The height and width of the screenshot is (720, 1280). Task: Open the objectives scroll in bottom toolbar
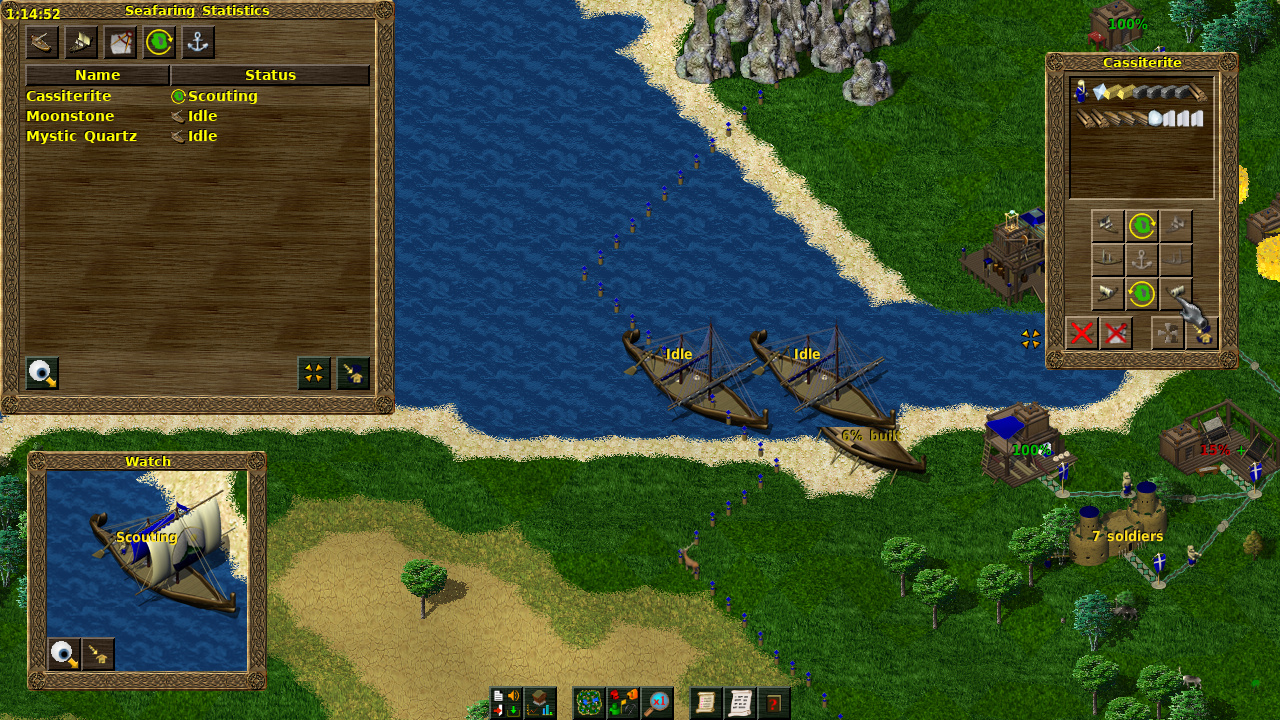(706, 703)
